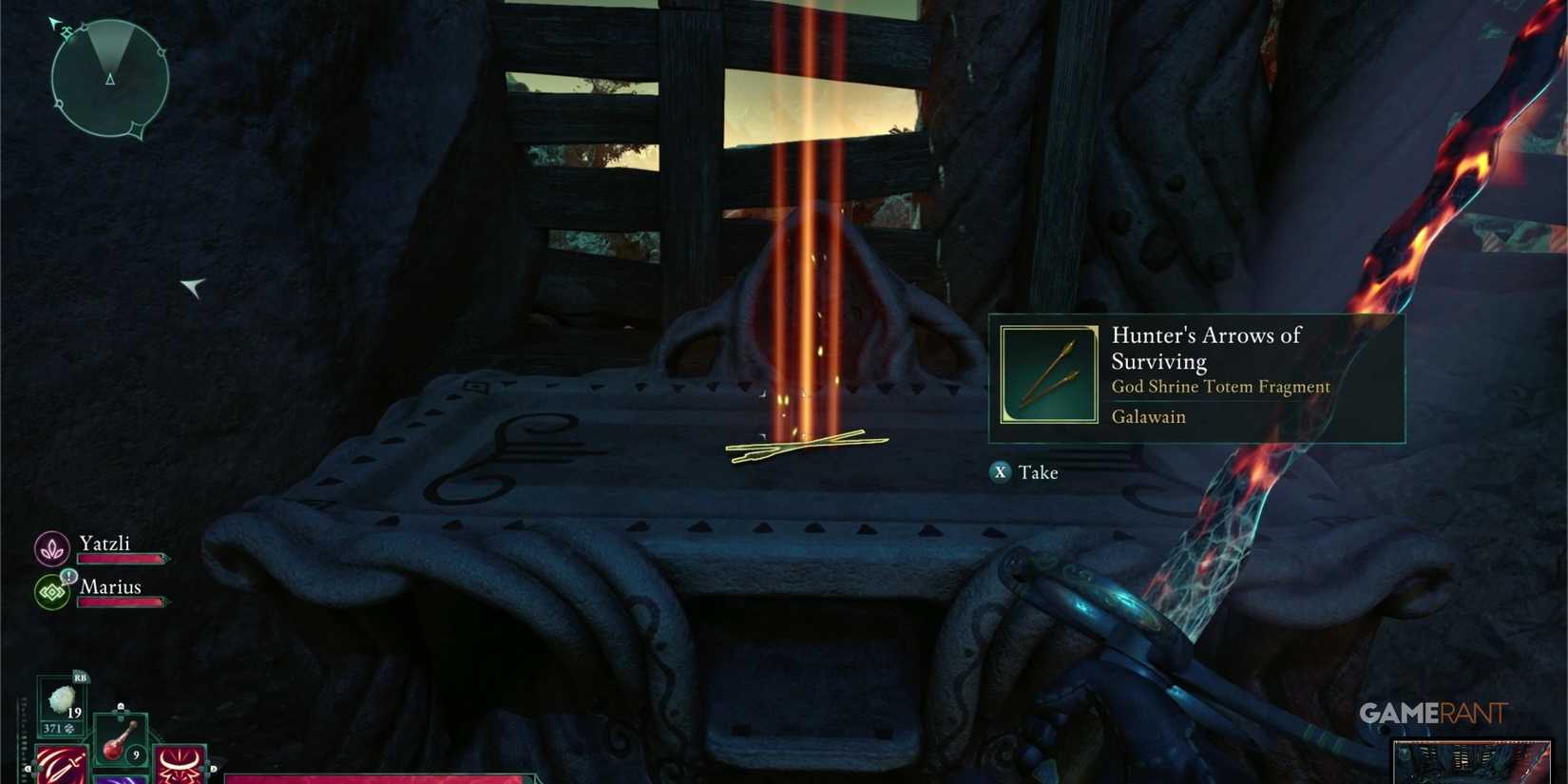This screenshot has width=1568, height=784.
Task: Select the Galawain deity label
Action: click(x=1148, y=416)
